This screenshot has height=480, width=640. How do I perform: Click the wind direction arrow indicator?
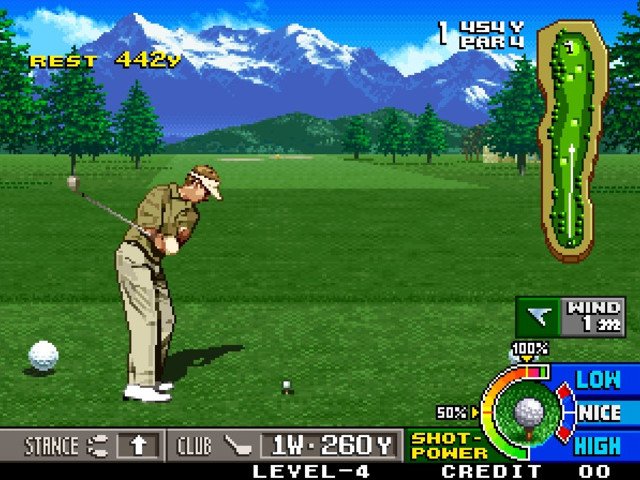540,318
